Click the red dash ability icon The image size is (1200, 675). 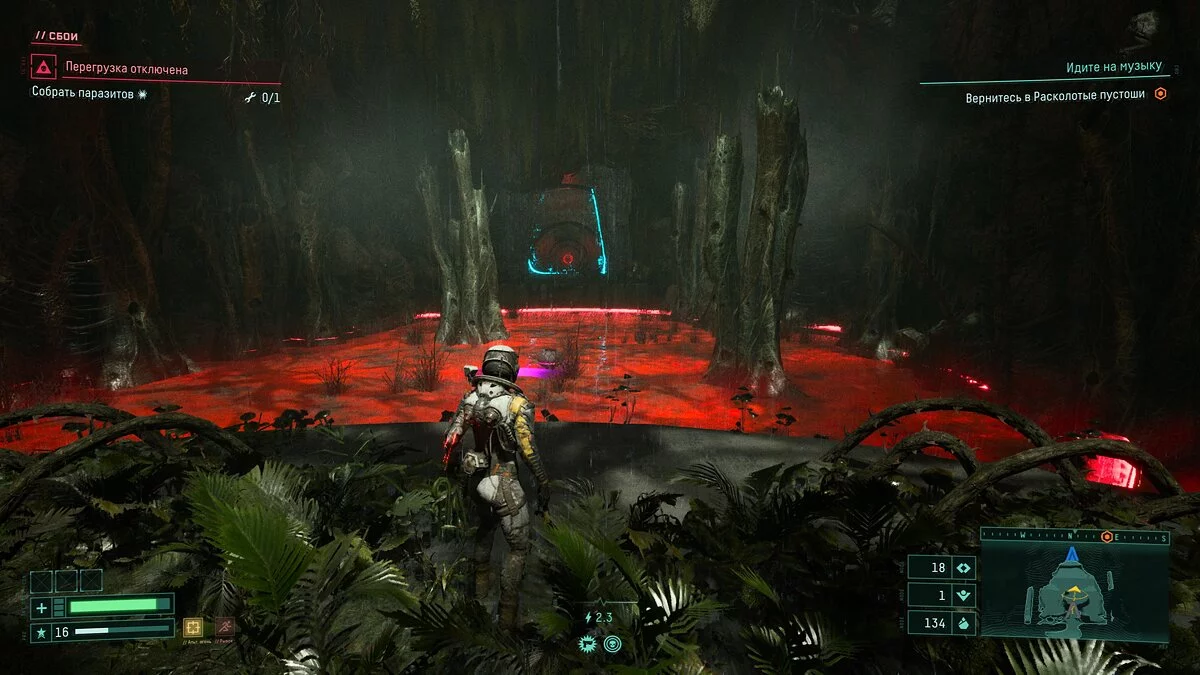tap(225, 627)
